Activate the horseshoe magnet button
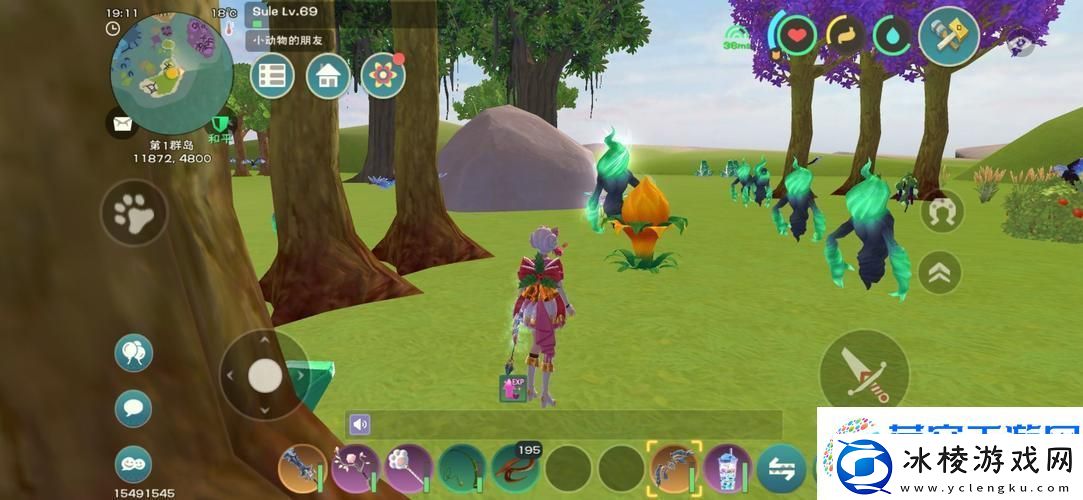 (x=941, y=211)
